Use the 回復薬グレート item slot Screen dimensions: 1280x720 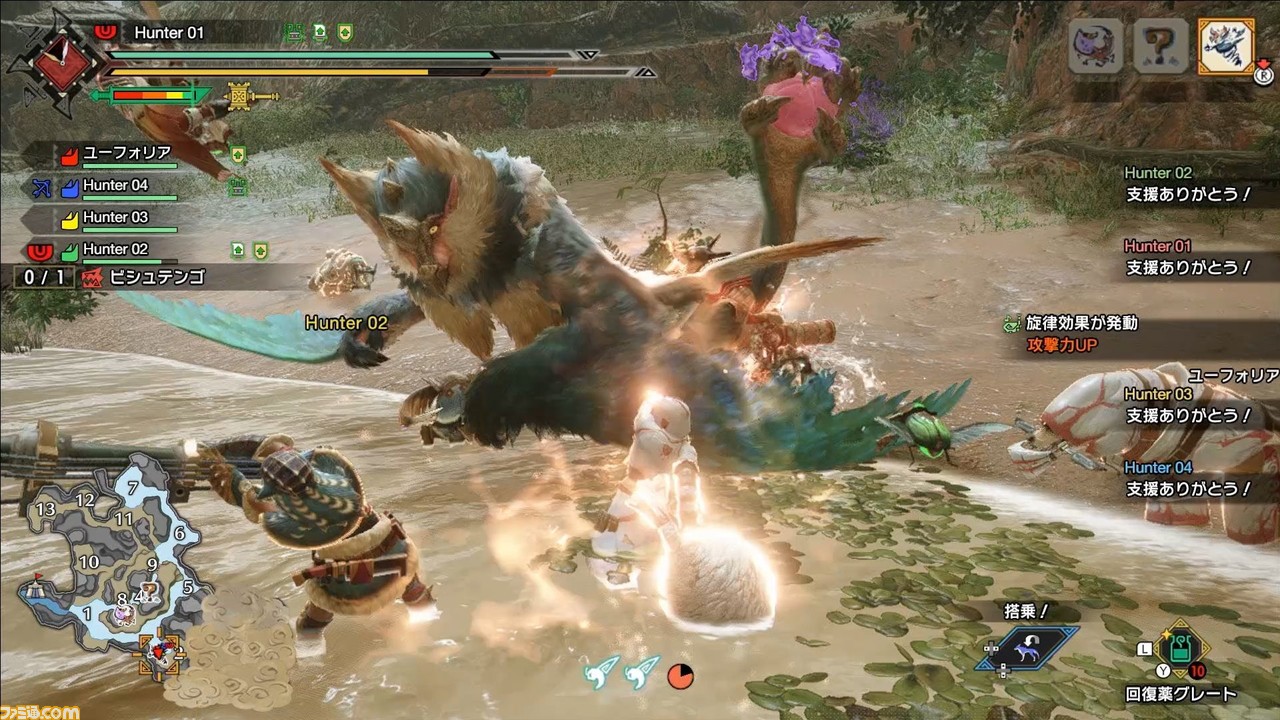click(1183, 650)
